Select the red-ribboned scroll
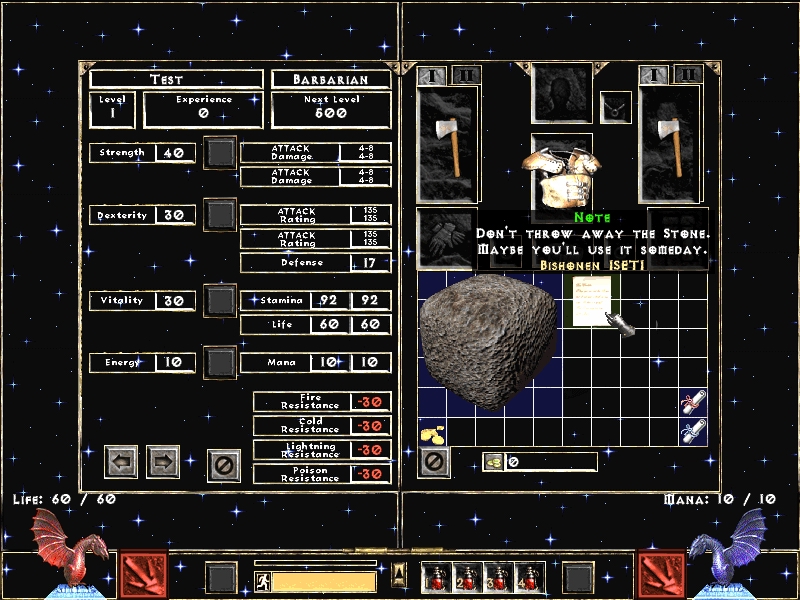Screen dimensions: 800x600 pos(691,403)
